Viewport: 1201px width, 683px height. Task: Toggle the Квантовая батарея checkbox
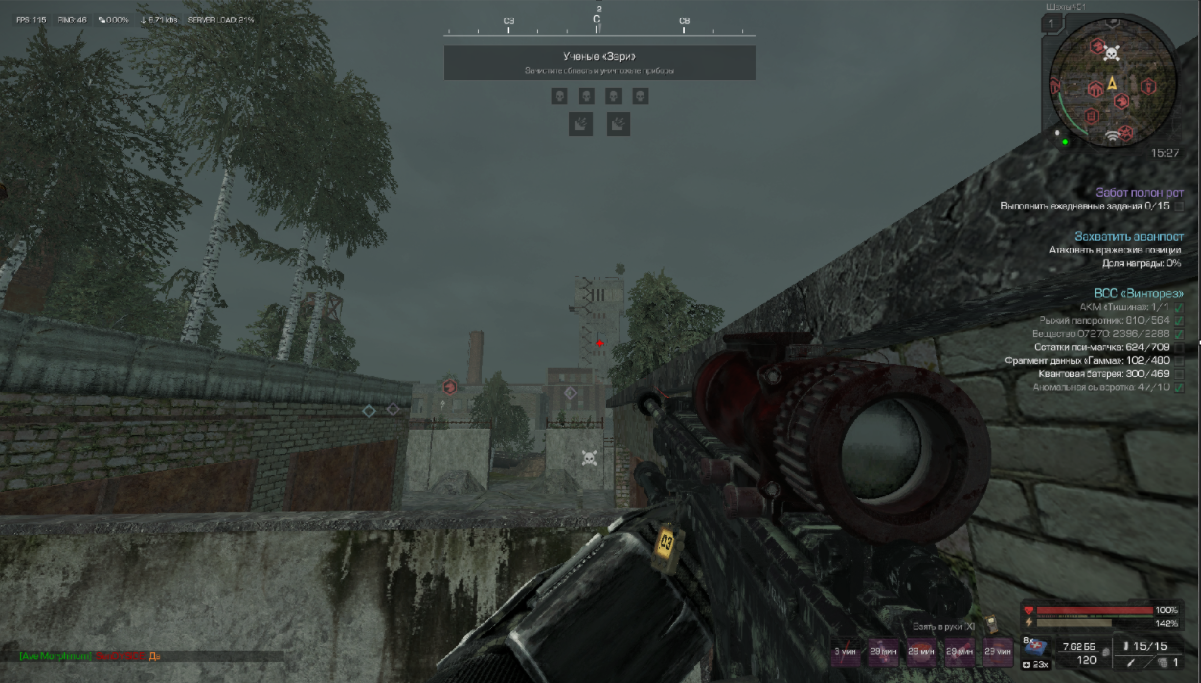(1179, 373)
